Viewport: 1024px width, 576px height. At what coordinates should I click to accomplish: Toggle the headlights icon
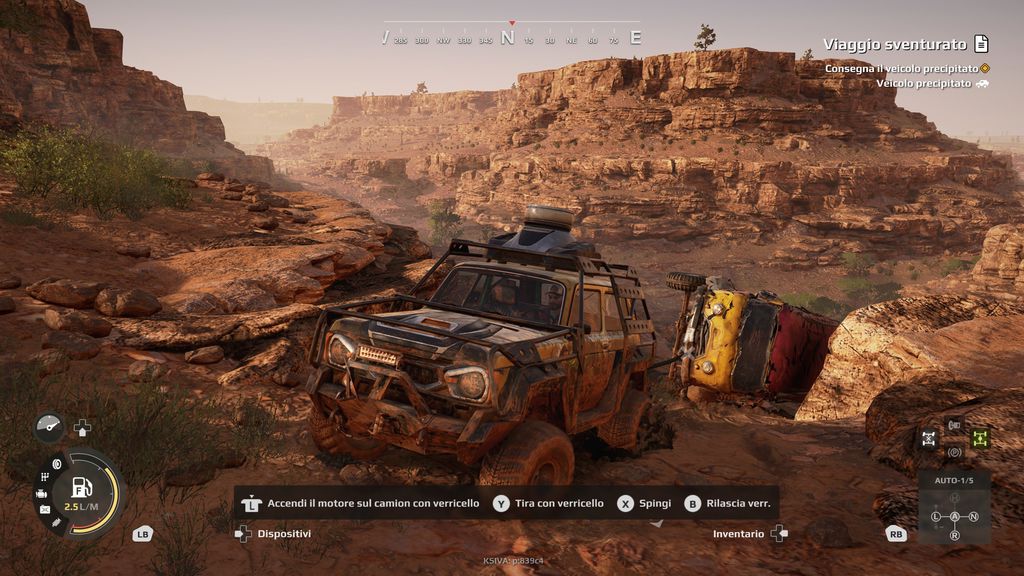pyautogui.click(x=954, y=424)
